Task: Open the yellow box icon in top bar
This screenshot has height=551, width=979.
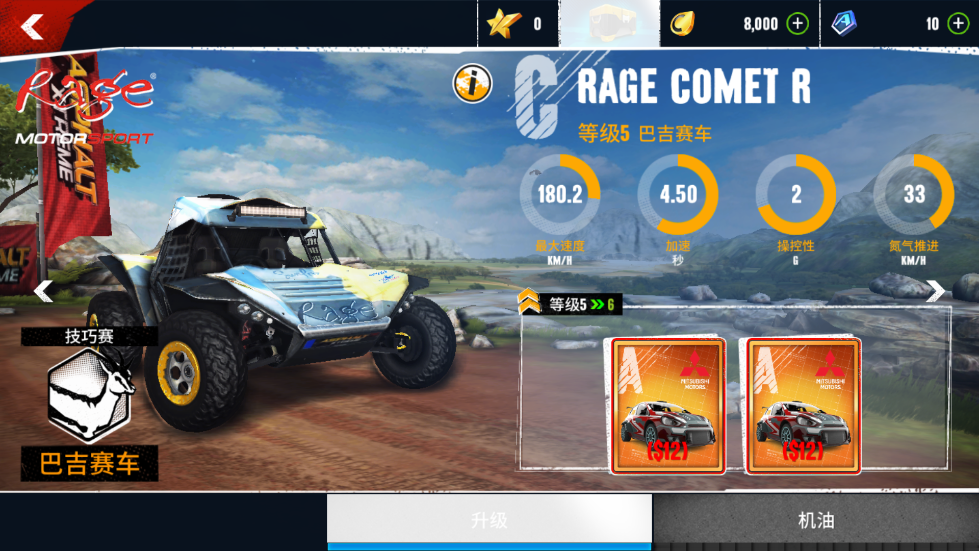Action: tap(609, 24)
